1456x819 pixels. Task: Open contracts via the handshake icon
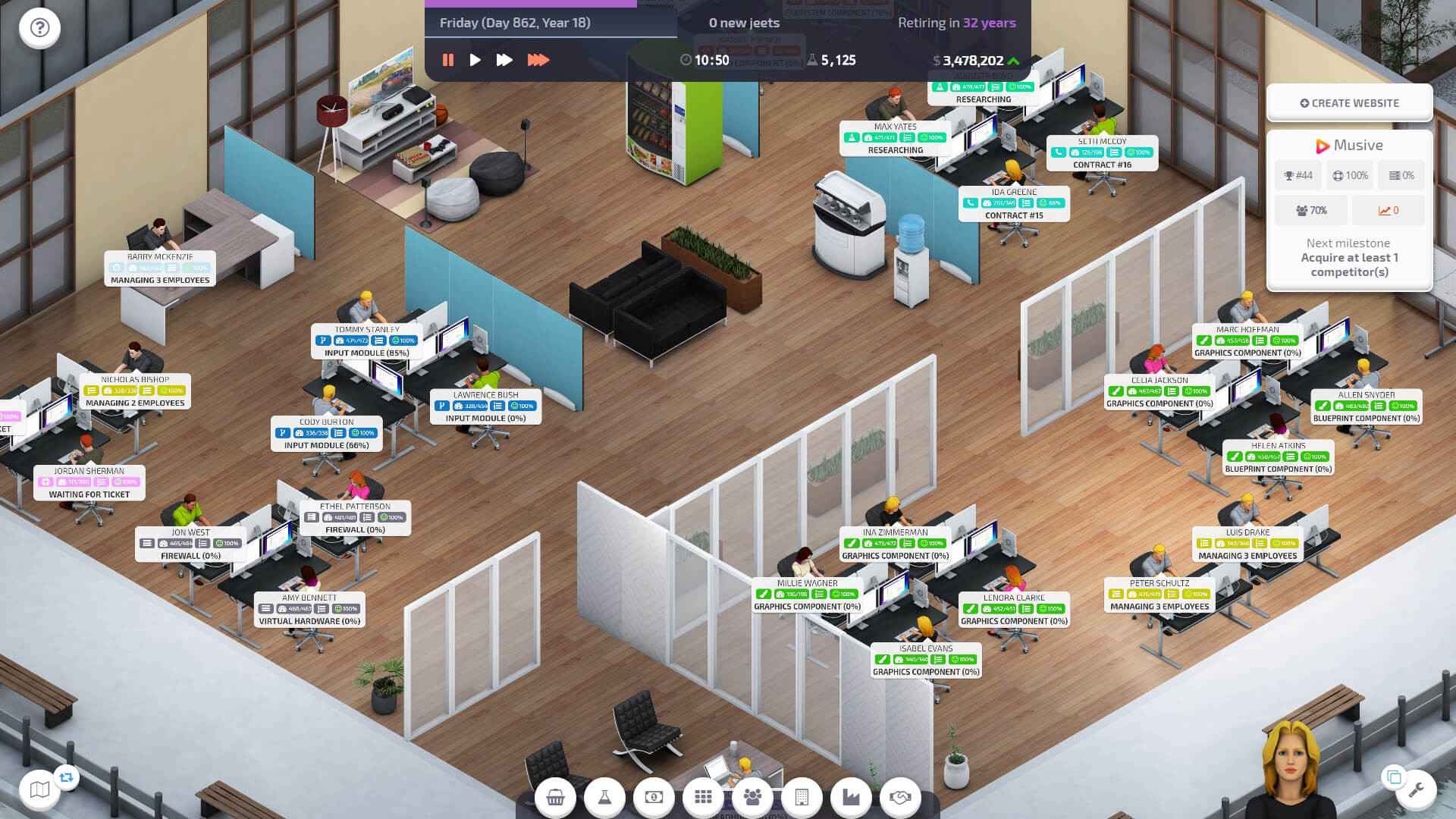click(x=900, y=797)
